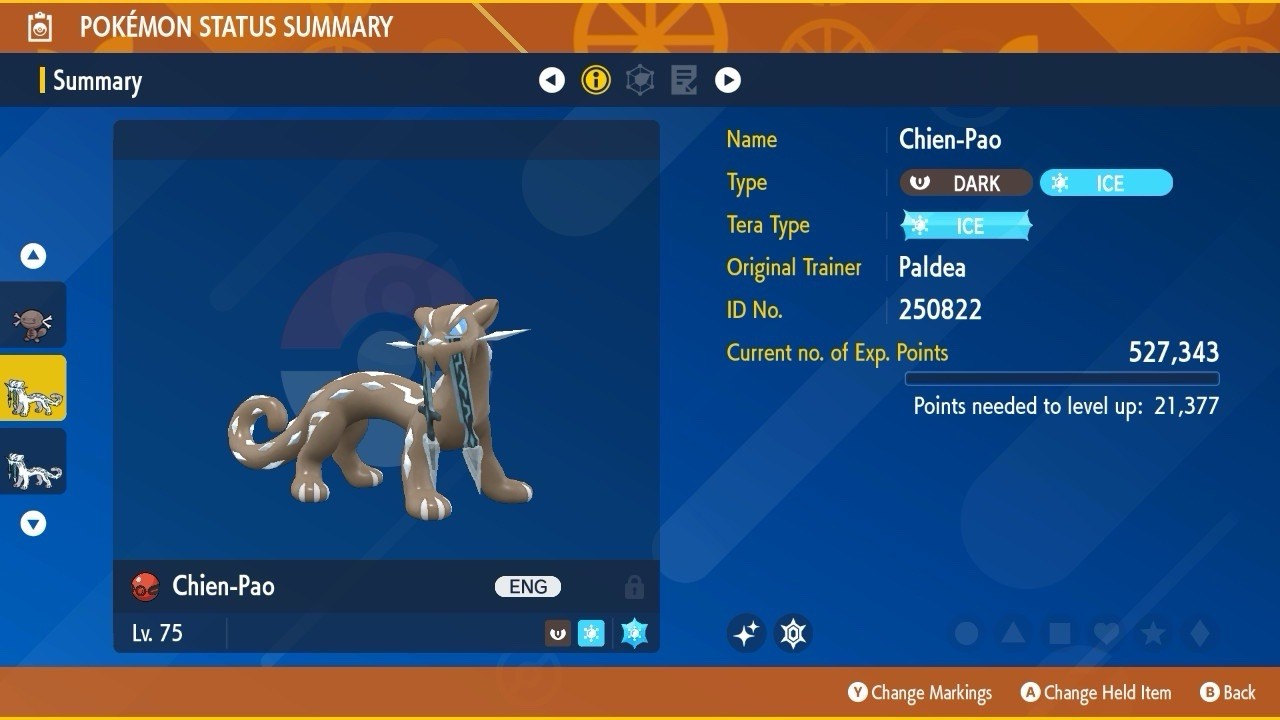
Task: Click the up arrow above the Pokémon list
Action: pyautogui.click(x=33, y=255)
